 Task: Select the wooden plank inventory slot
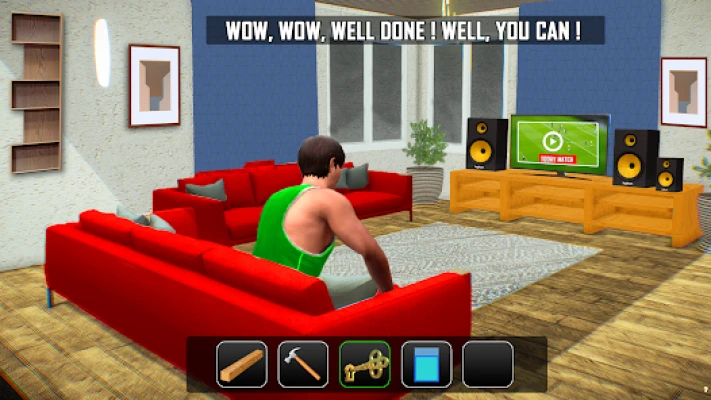(x=242, y=364)
